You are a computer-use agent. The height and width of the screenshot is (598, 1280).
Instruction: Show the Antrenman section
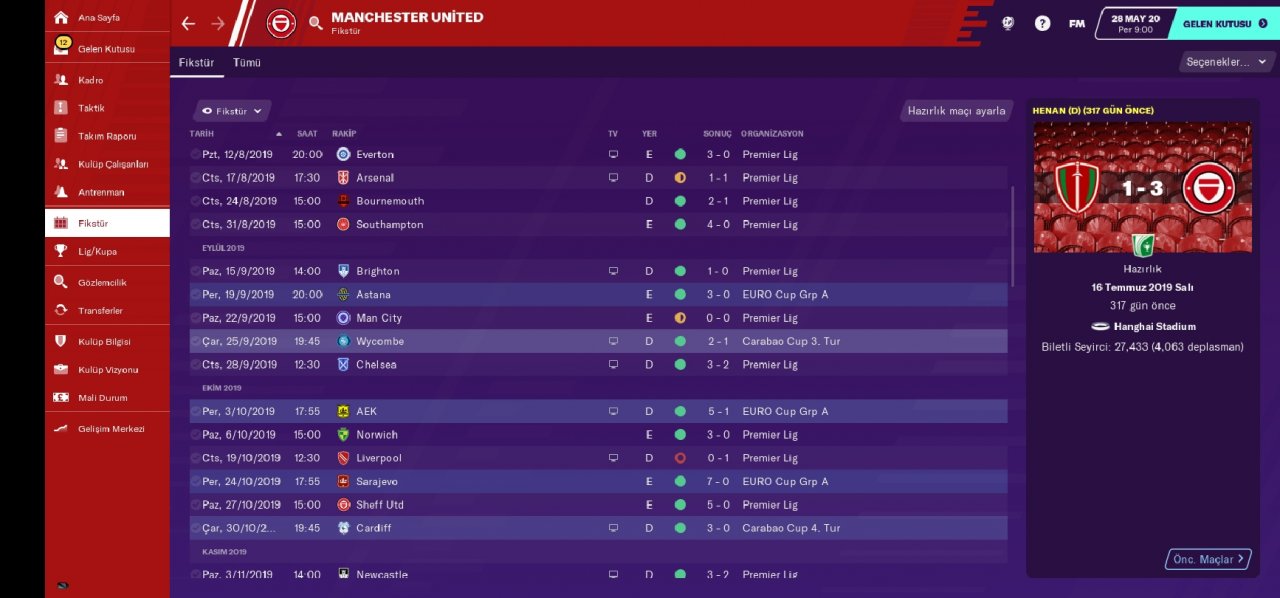click(x=101, y=192)
